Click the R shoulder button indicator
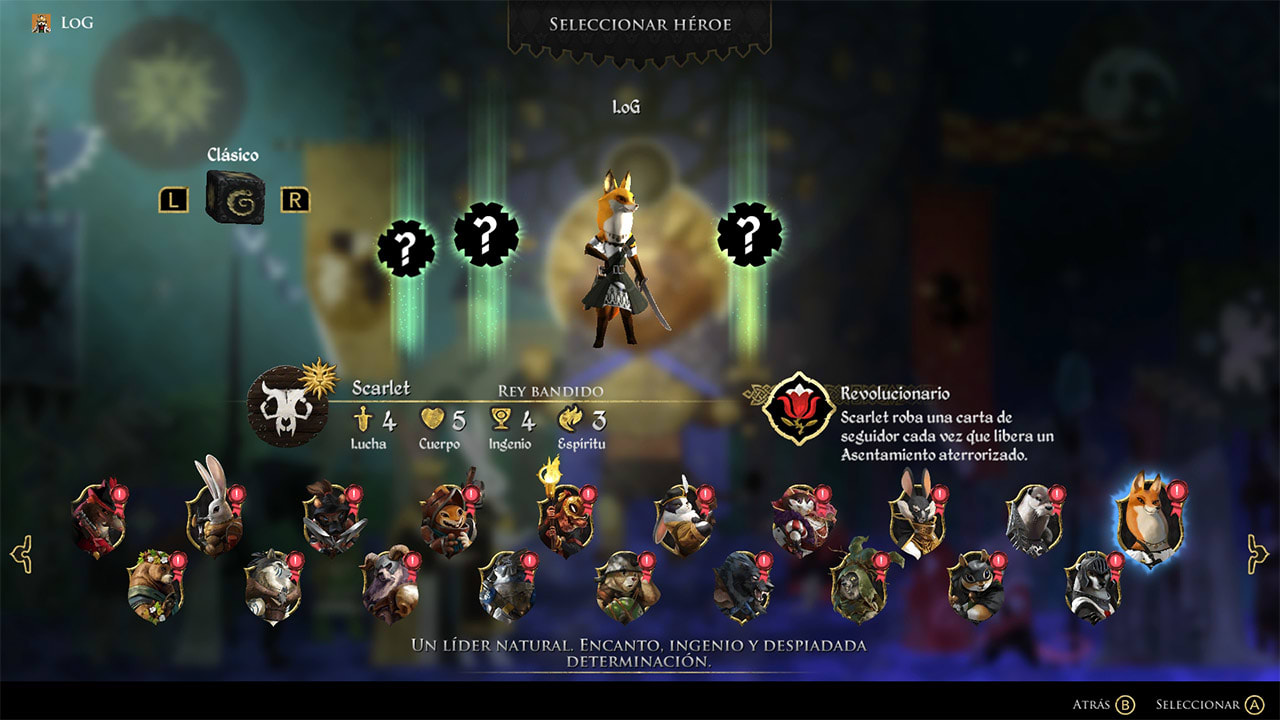This screenshot has height=720, width=1280. coord(293,199)
